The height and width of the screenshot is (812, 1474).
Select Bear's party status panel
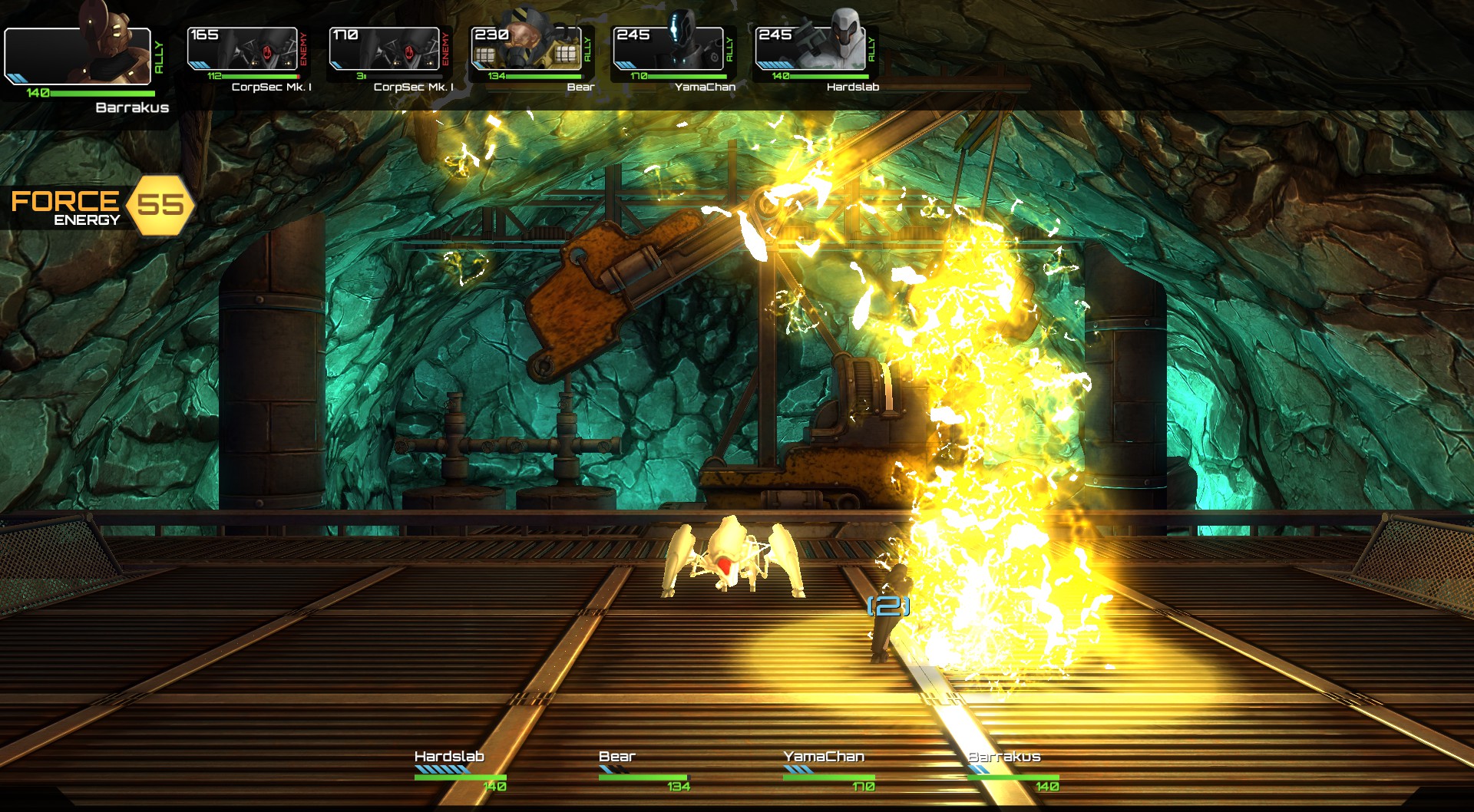[x=644, y=771]
